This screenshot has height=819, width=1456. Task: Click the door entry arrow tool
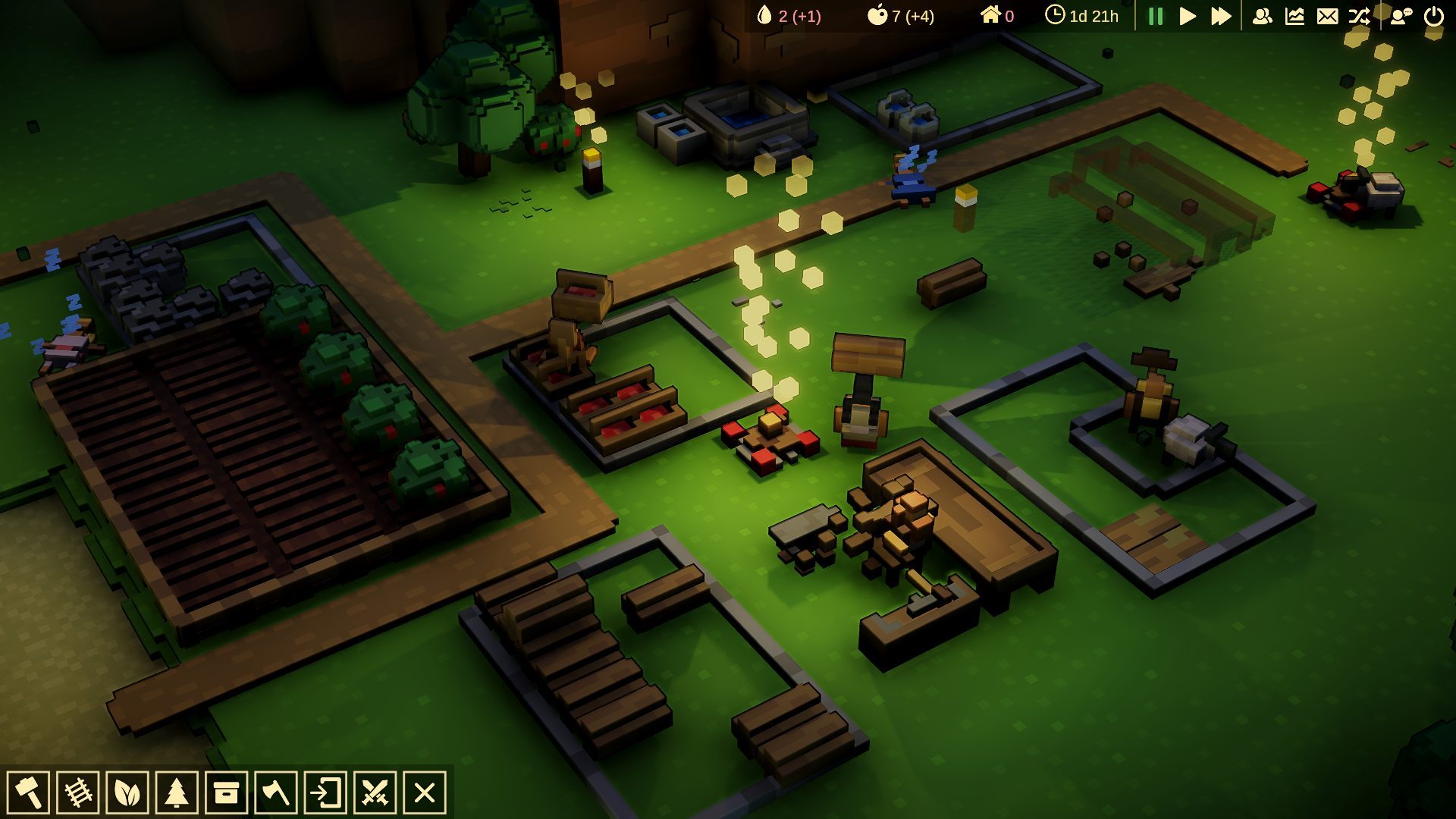coord(325,793)
